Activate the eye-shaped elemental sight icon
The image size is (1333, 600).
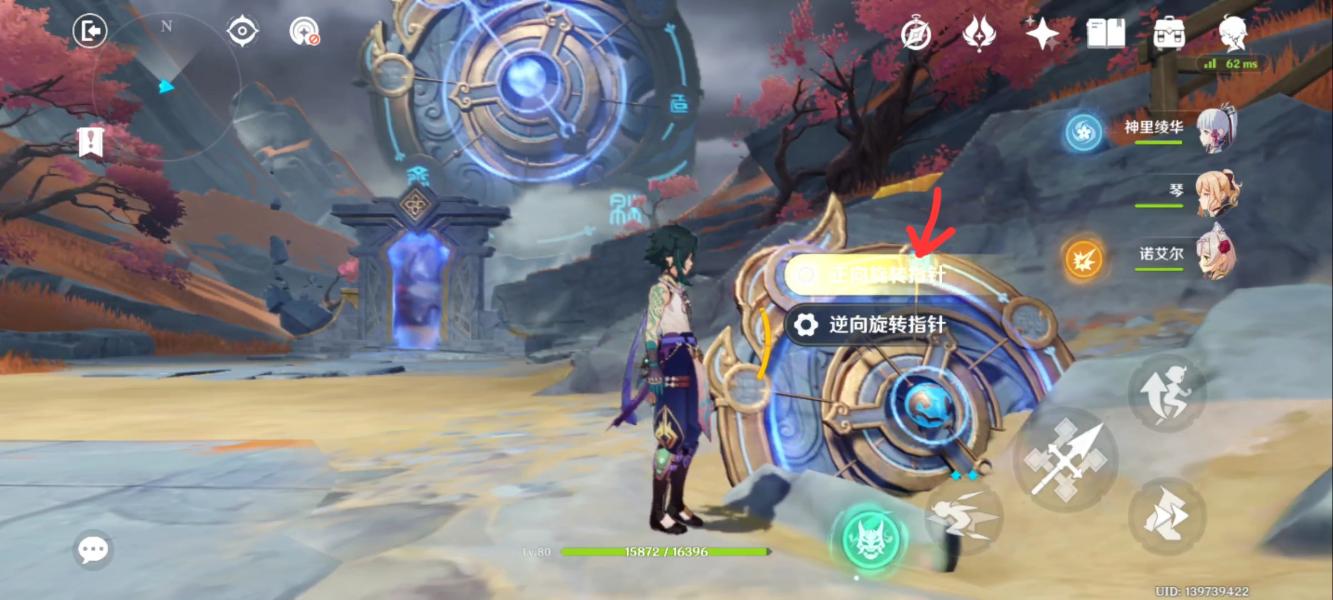[242, 32]
